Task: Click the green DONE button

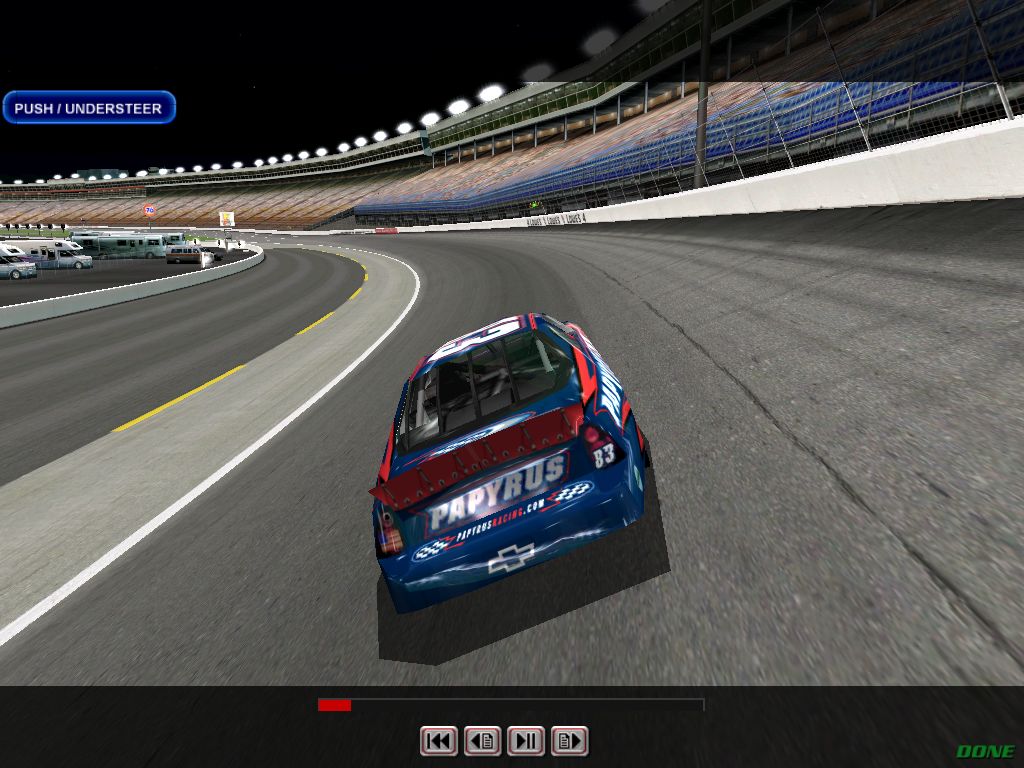Action: coord(985,751)
